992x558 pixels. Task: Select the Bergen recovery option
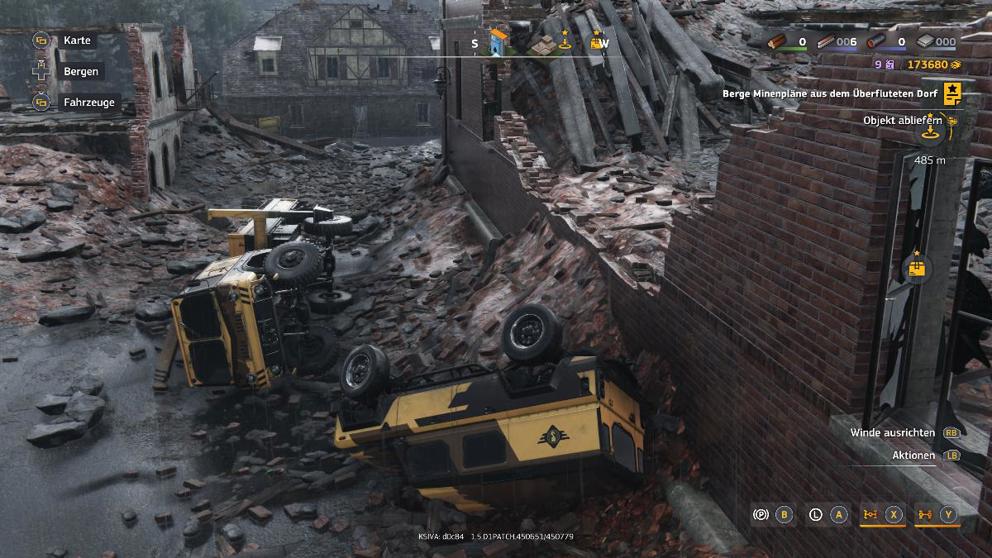tap(80, 72)
